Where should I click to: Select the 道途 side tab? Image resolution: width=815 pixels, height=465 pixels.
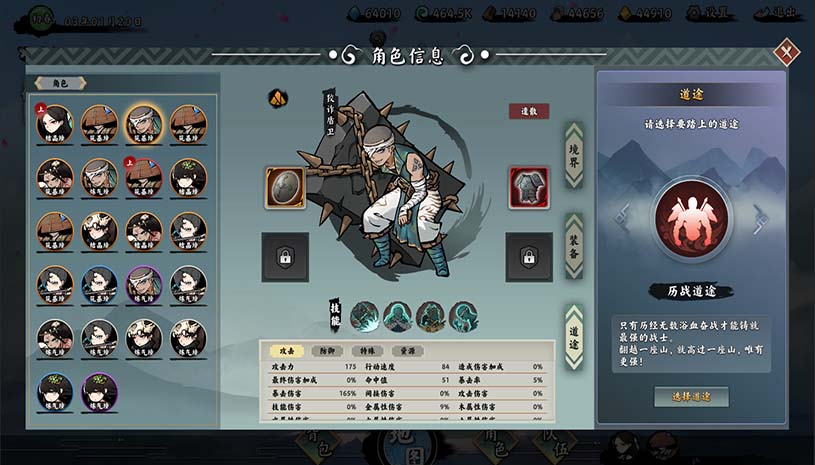point(574,335)
